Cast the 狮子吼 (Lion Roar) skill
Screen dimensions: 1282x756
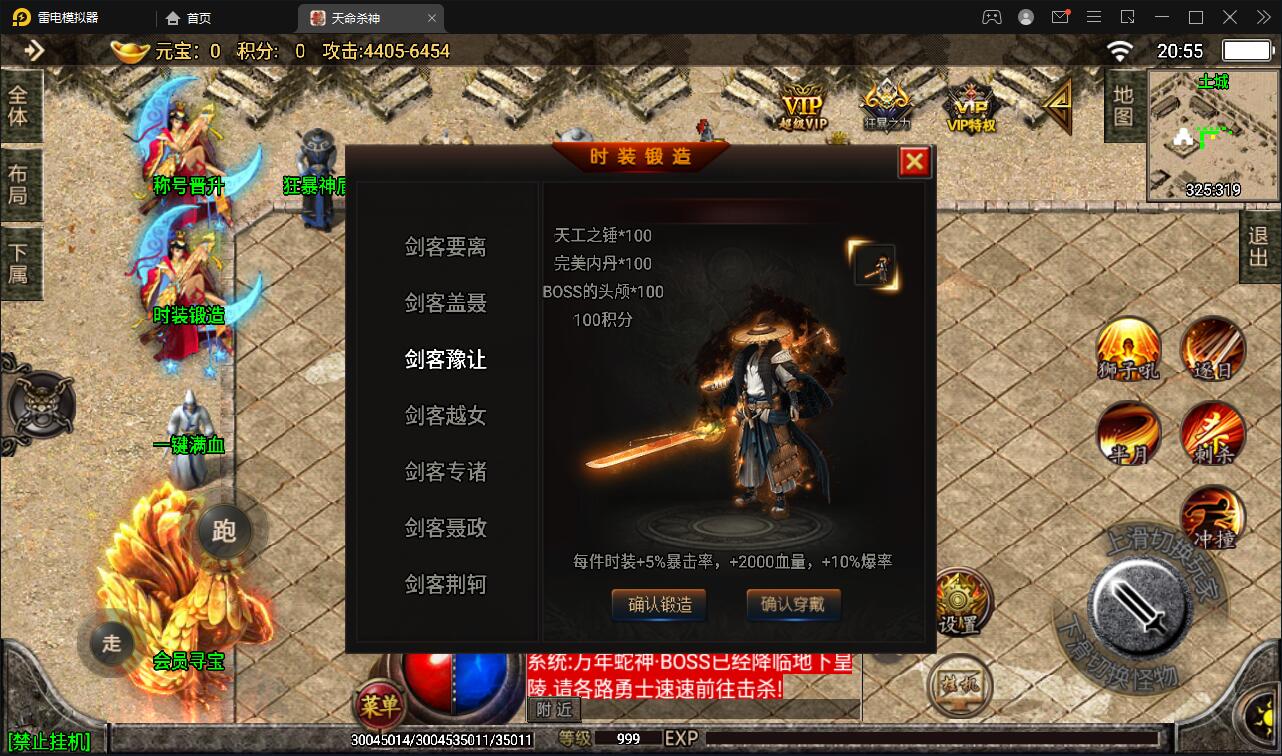coord(1128,351)
